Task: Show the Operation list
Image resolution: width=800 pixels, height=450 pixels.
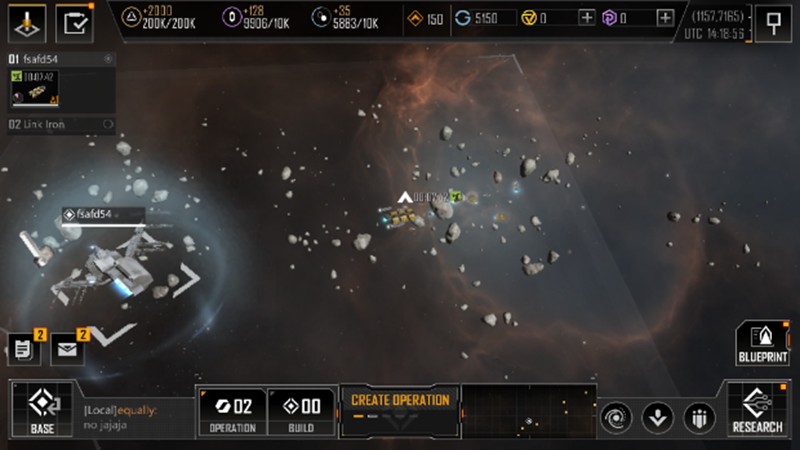Action: pyautogui.click(x=232, y=410)
